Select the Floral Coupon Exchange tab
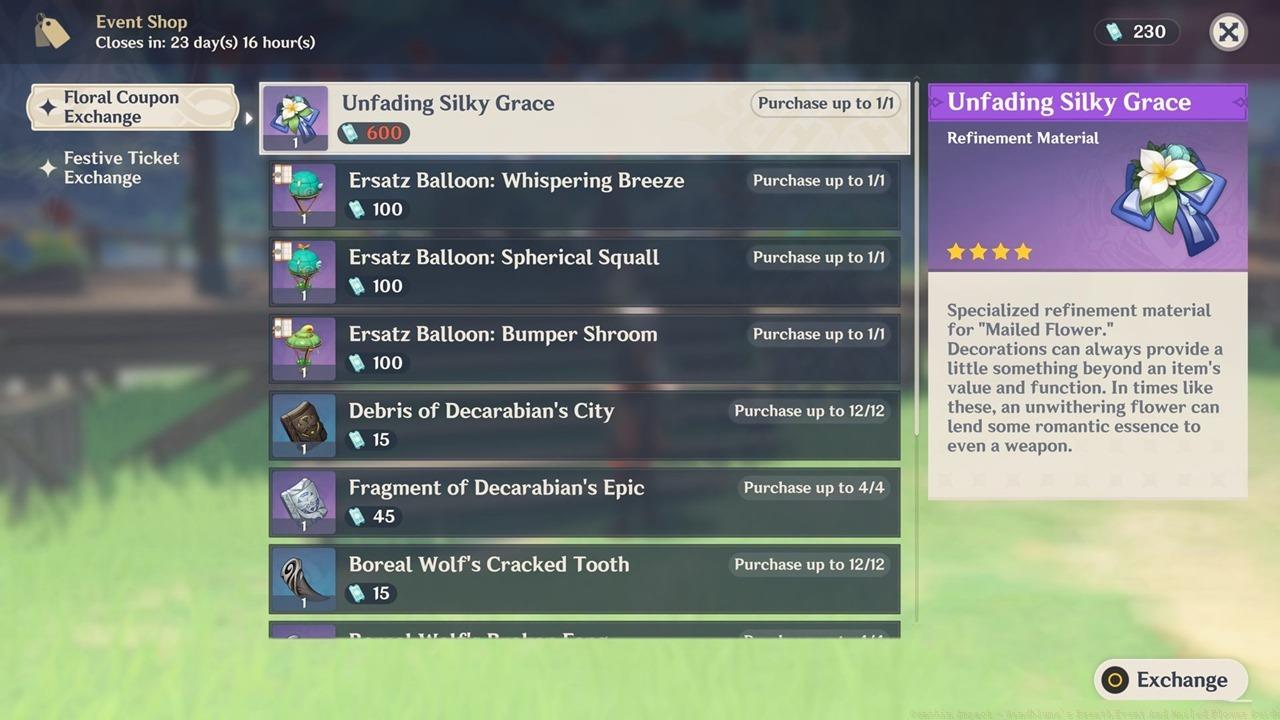The image size is (1280, 720). tap(130, 107)
